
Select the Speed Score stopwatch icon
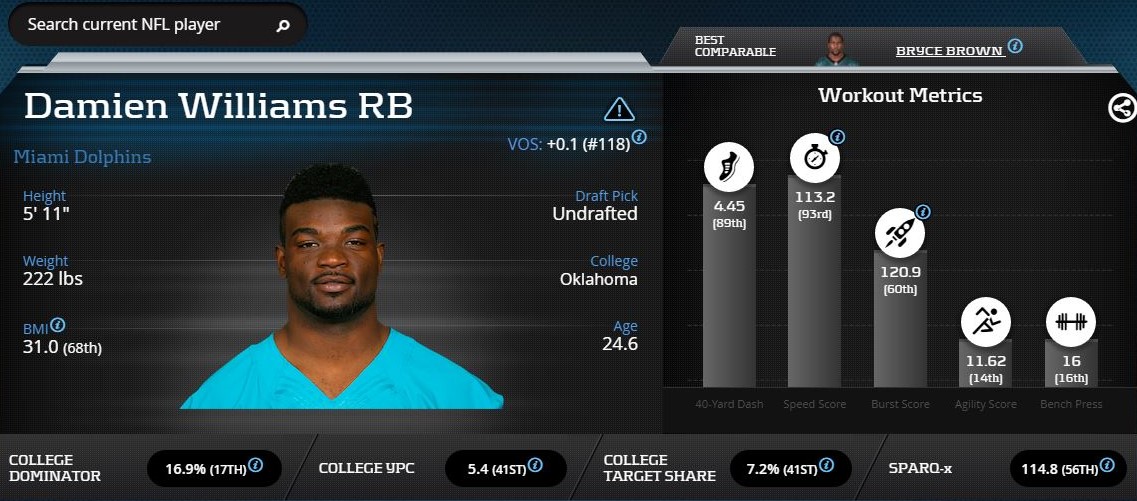point(814,157)
